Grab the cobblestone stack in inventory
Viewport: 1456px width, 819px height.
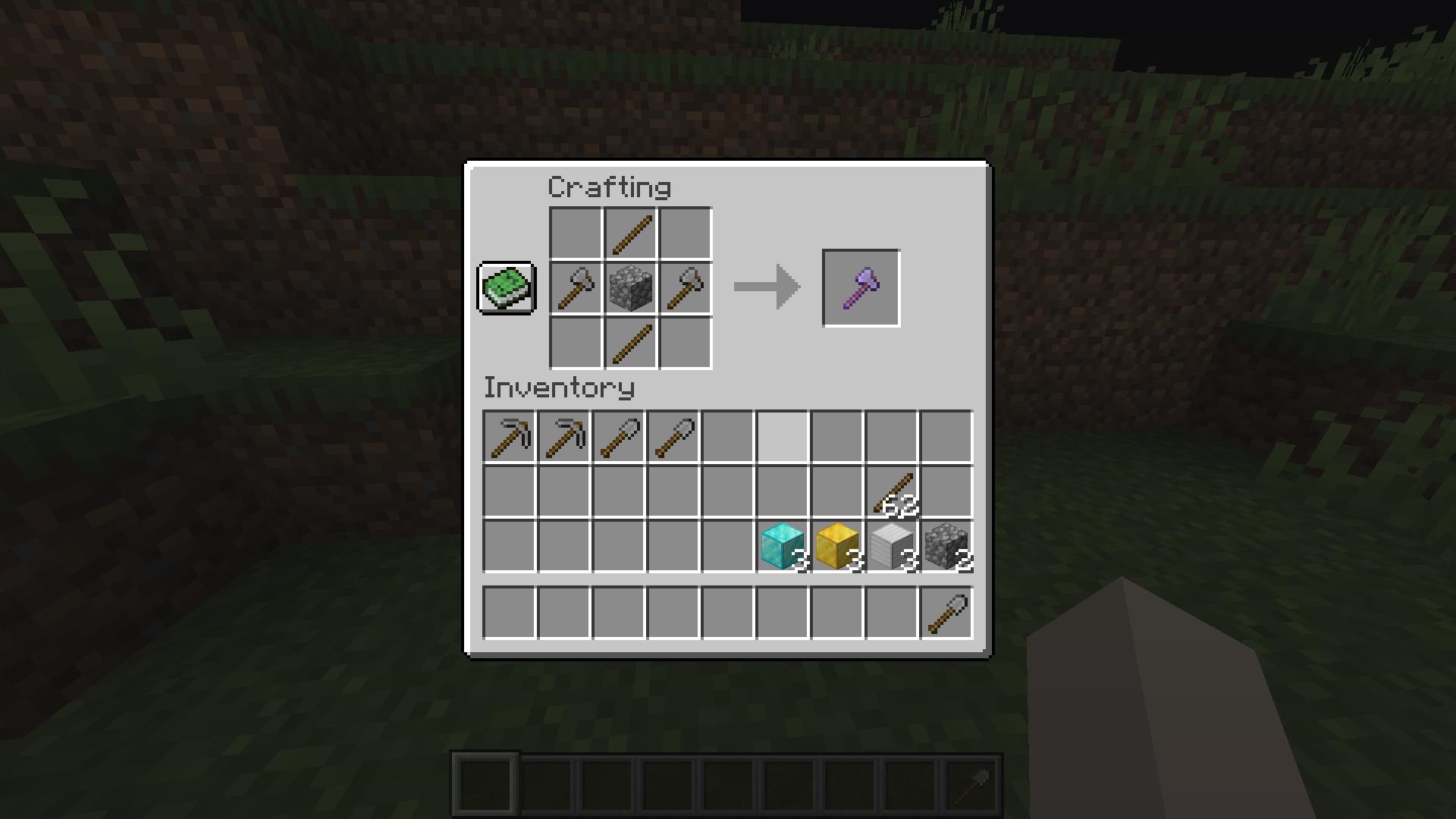coord(946,544)
